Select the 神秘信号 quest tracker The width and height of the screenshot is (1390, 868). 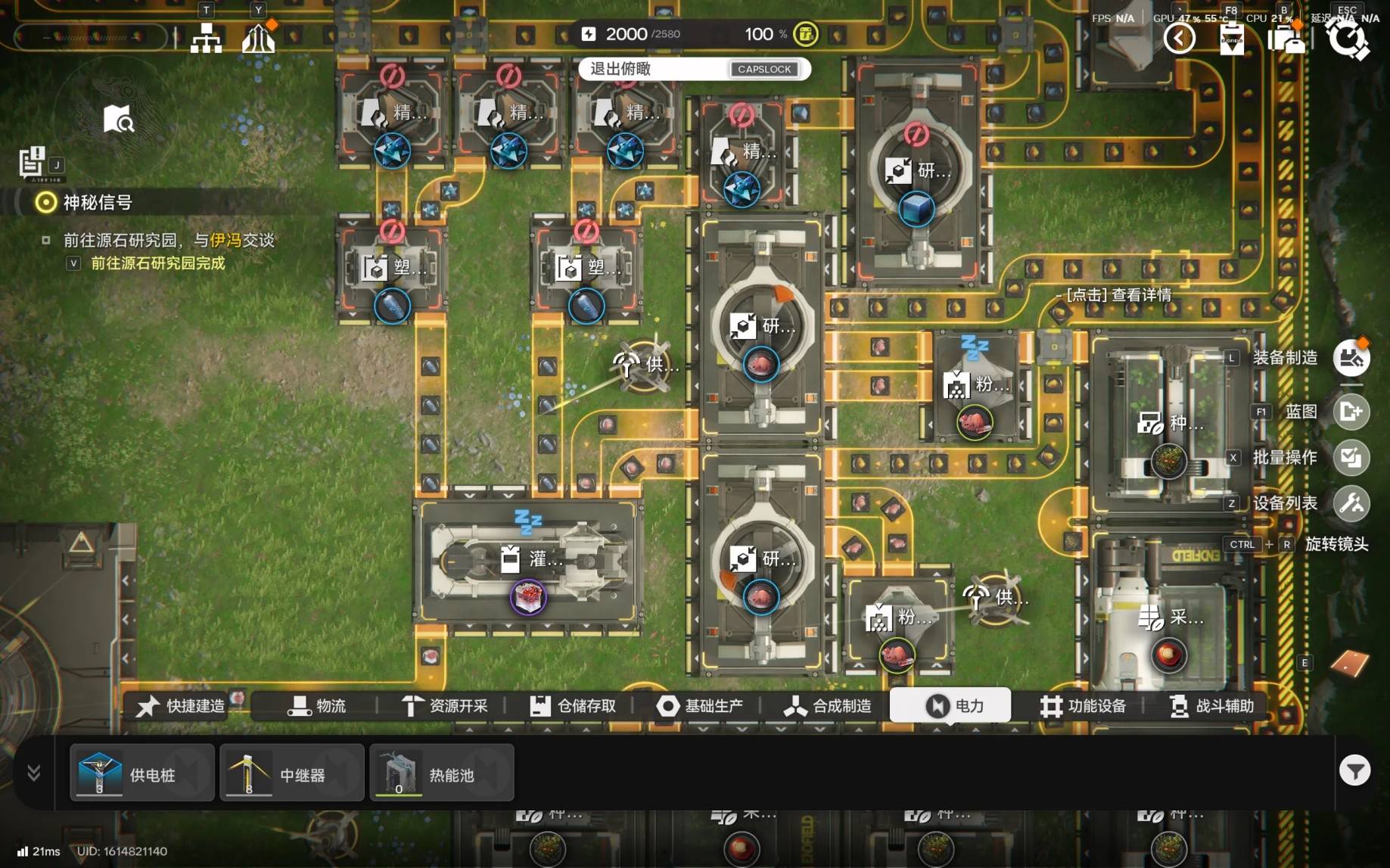coord(97,202)
